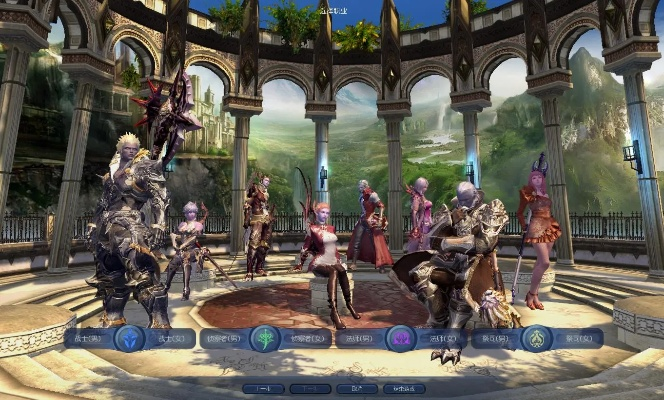664x400 pixels.
Task: Select the purple lotus class emblem
Action: point(401,339)
